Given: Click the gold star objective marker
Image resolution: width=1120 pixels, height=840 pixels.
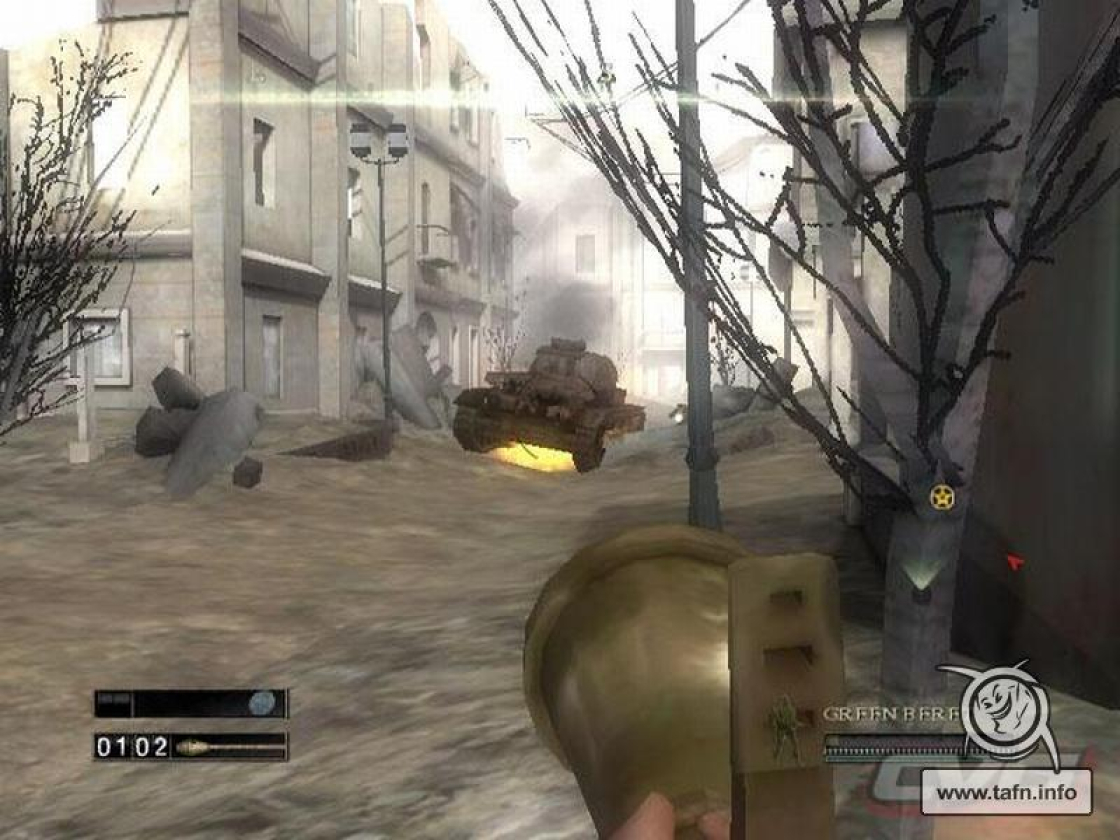Looking at the screenshot, I should pos(941,497).
